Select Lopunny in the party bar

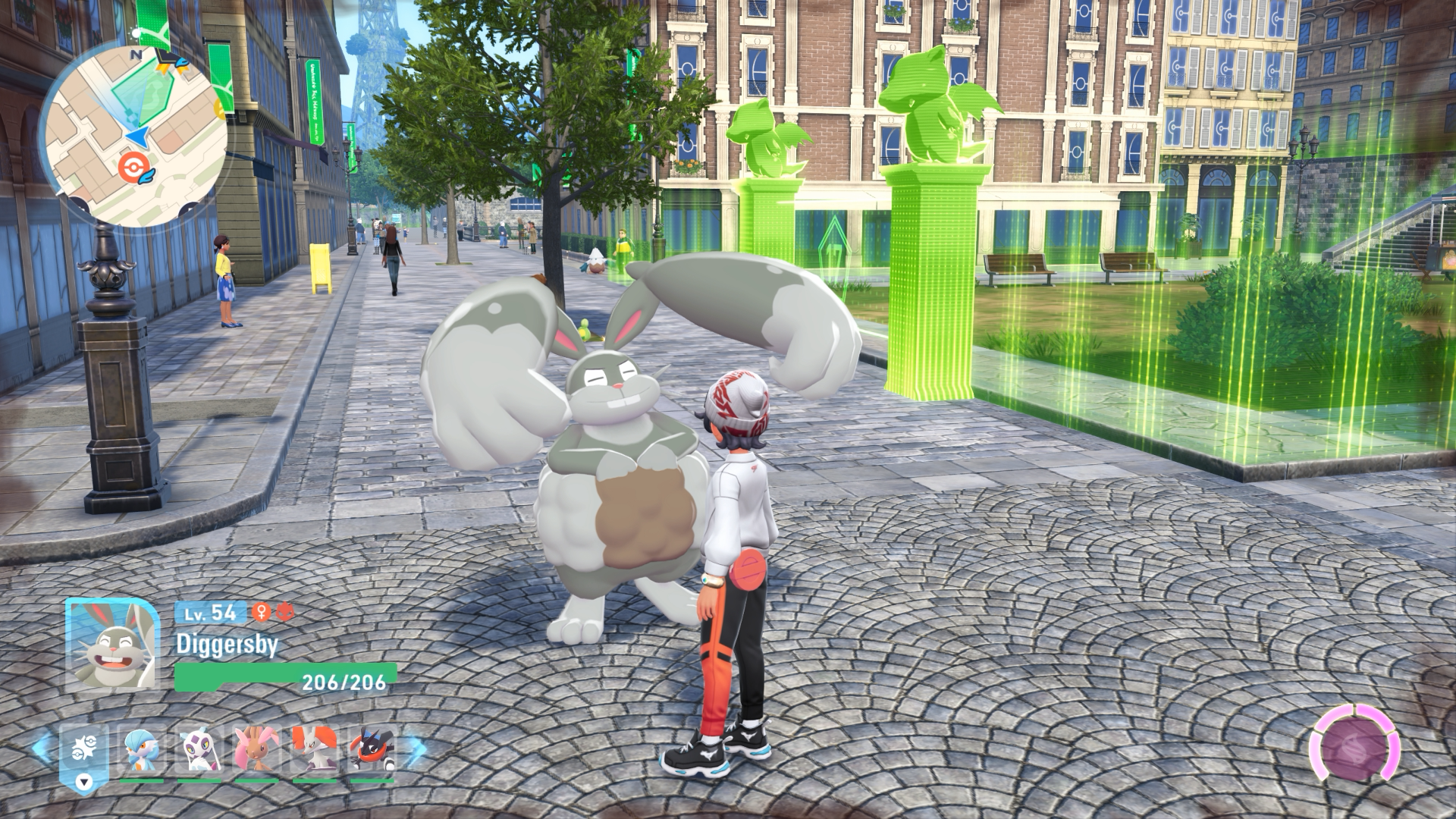click(256, 752)
